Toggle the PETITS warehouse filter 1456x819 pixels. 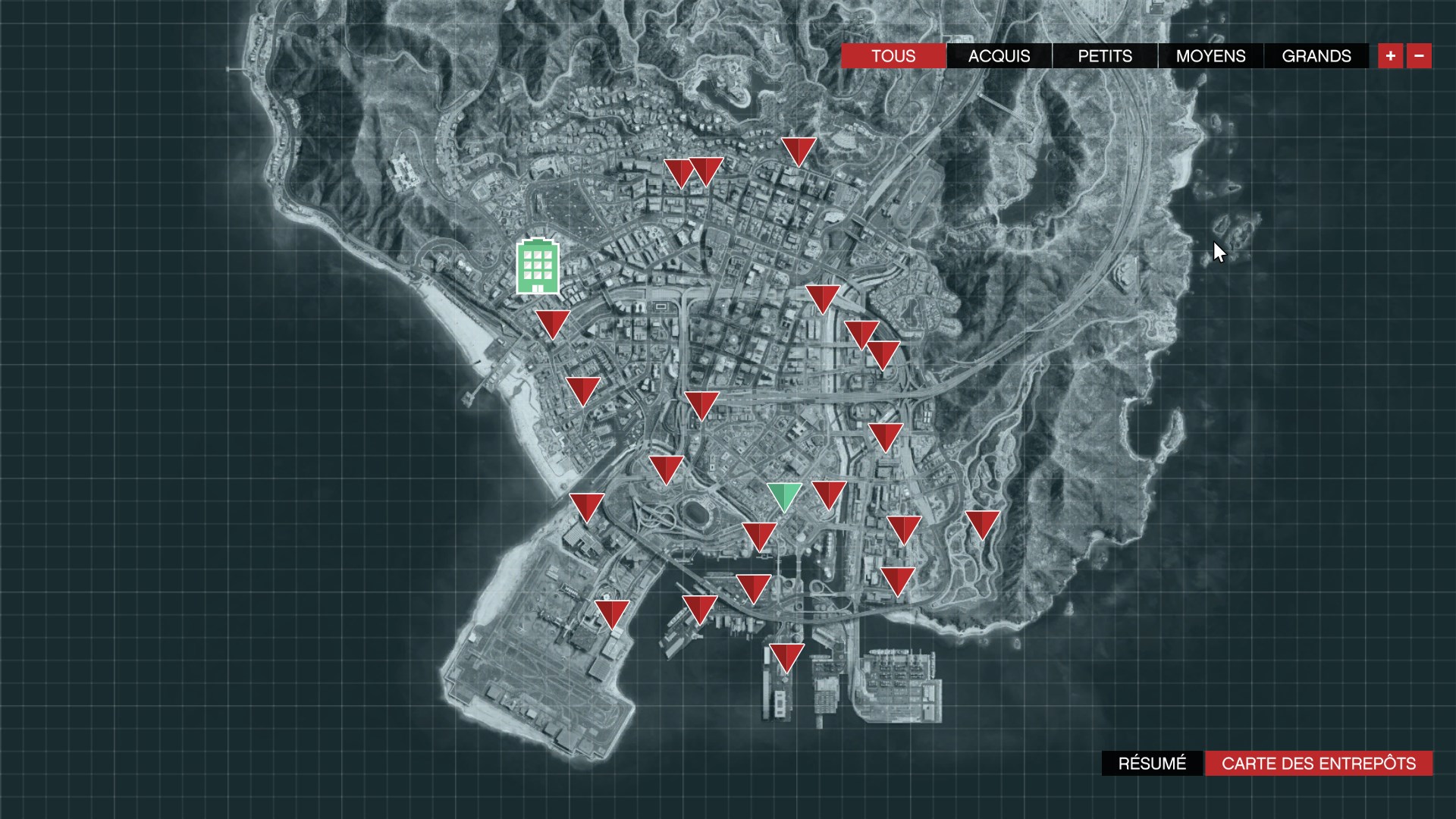click(1104, 55)
